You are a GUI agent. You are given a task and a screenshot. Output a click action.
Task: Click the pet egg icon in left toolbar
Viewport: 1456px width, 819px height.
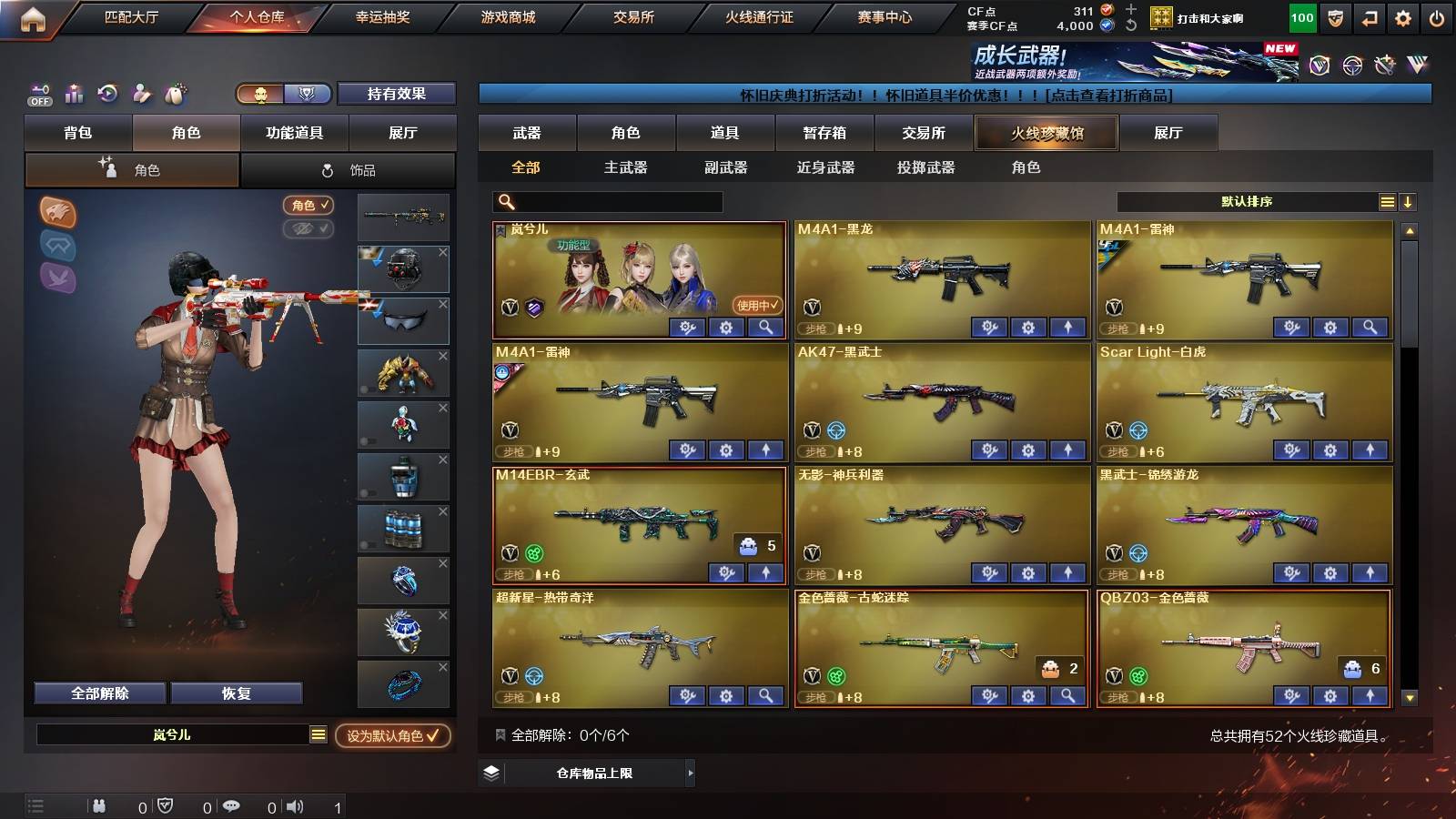tap(174, 94)
